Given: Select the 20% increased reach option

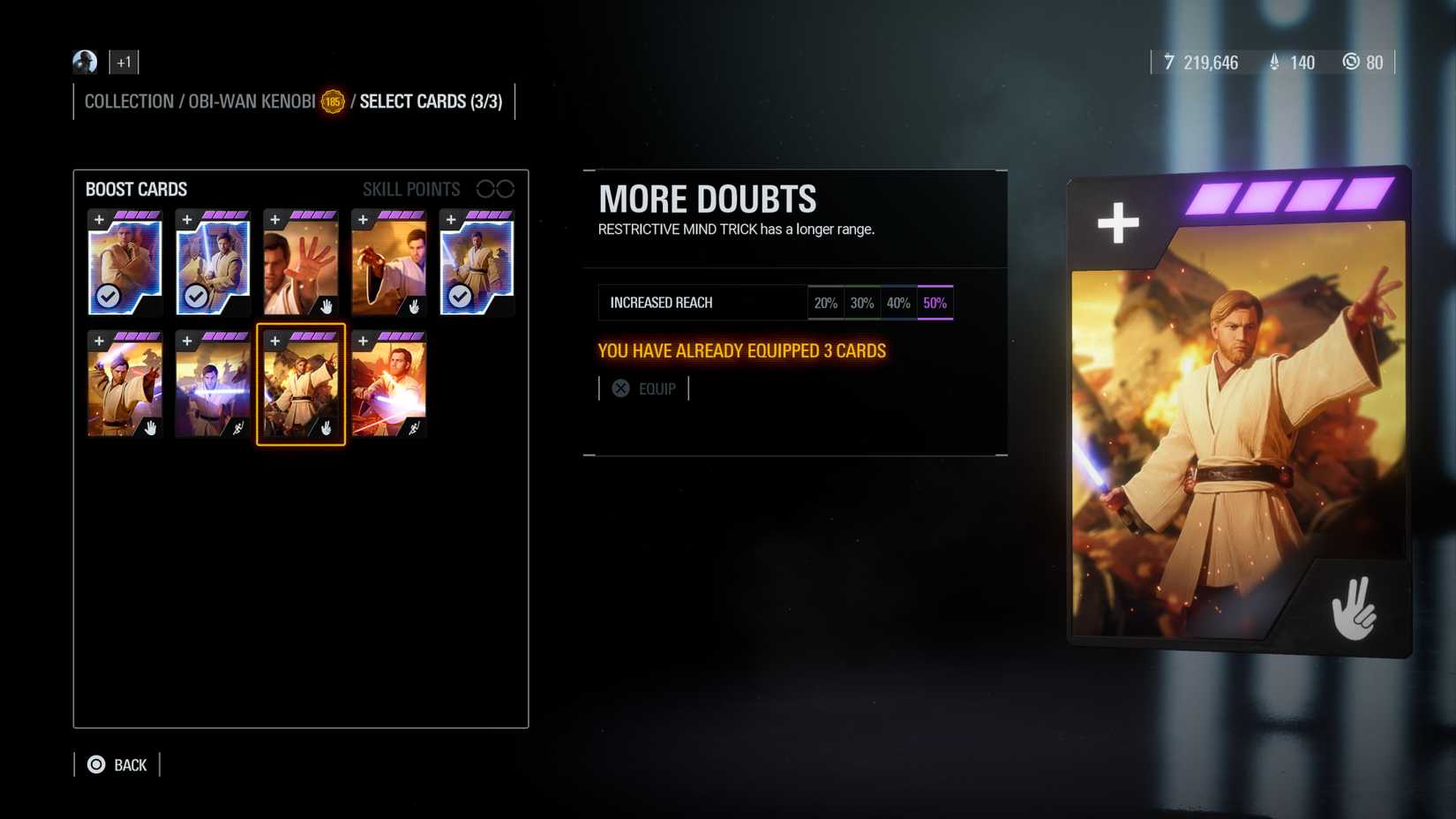Looking at the screenshot, I should (826, 302).
